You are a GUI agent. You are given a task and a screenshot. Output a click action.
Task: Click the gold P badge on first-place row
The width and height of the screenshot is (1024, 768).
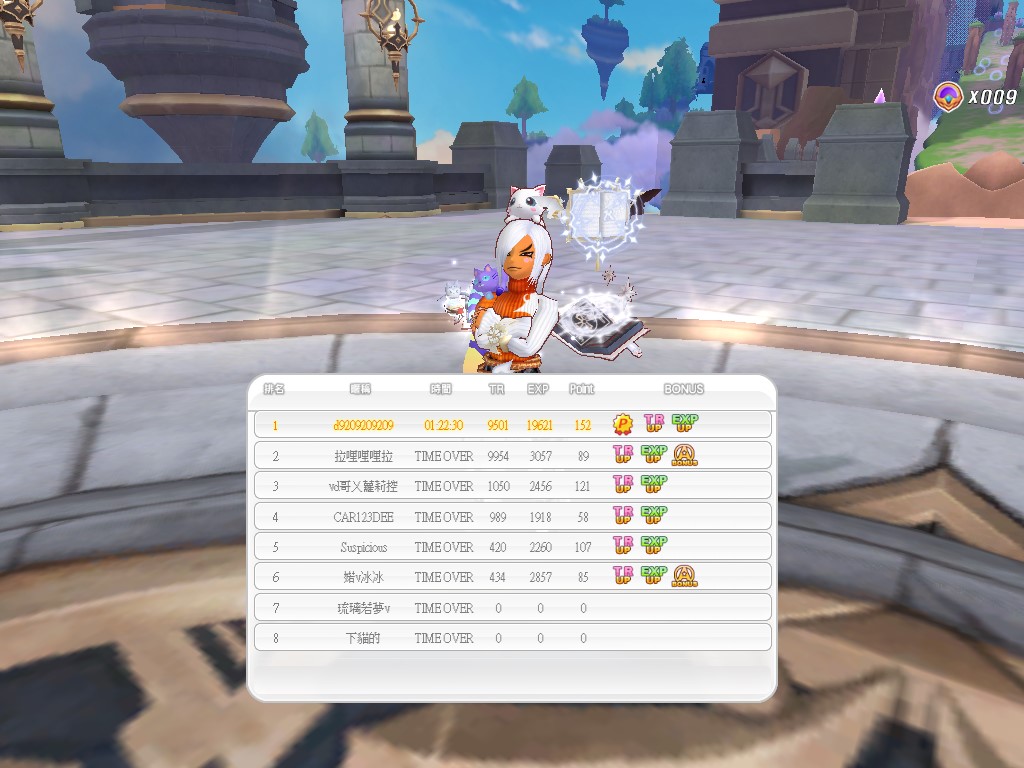click(x=623, y=425)
